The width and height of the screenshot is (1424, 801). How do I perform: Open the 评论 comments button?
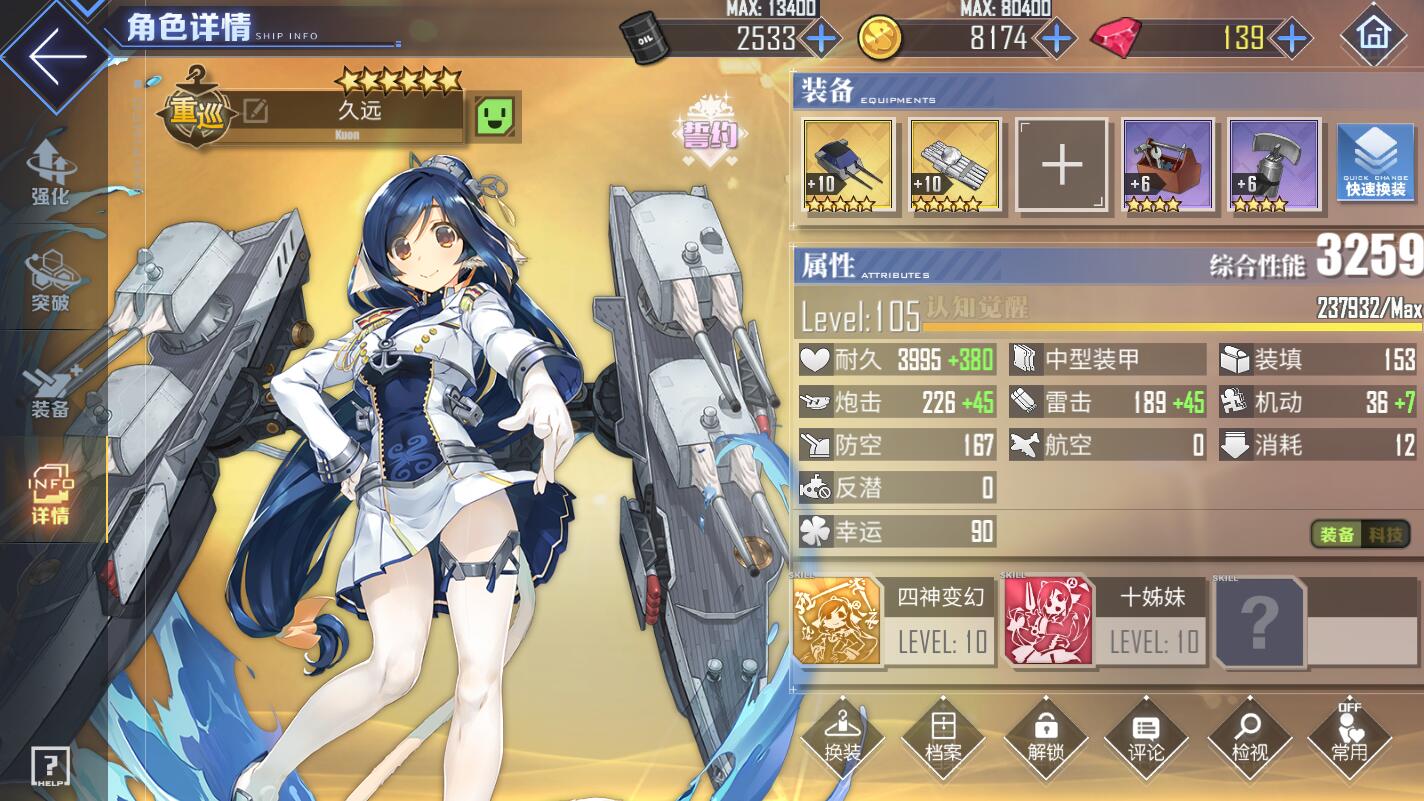click(1146, 737)
